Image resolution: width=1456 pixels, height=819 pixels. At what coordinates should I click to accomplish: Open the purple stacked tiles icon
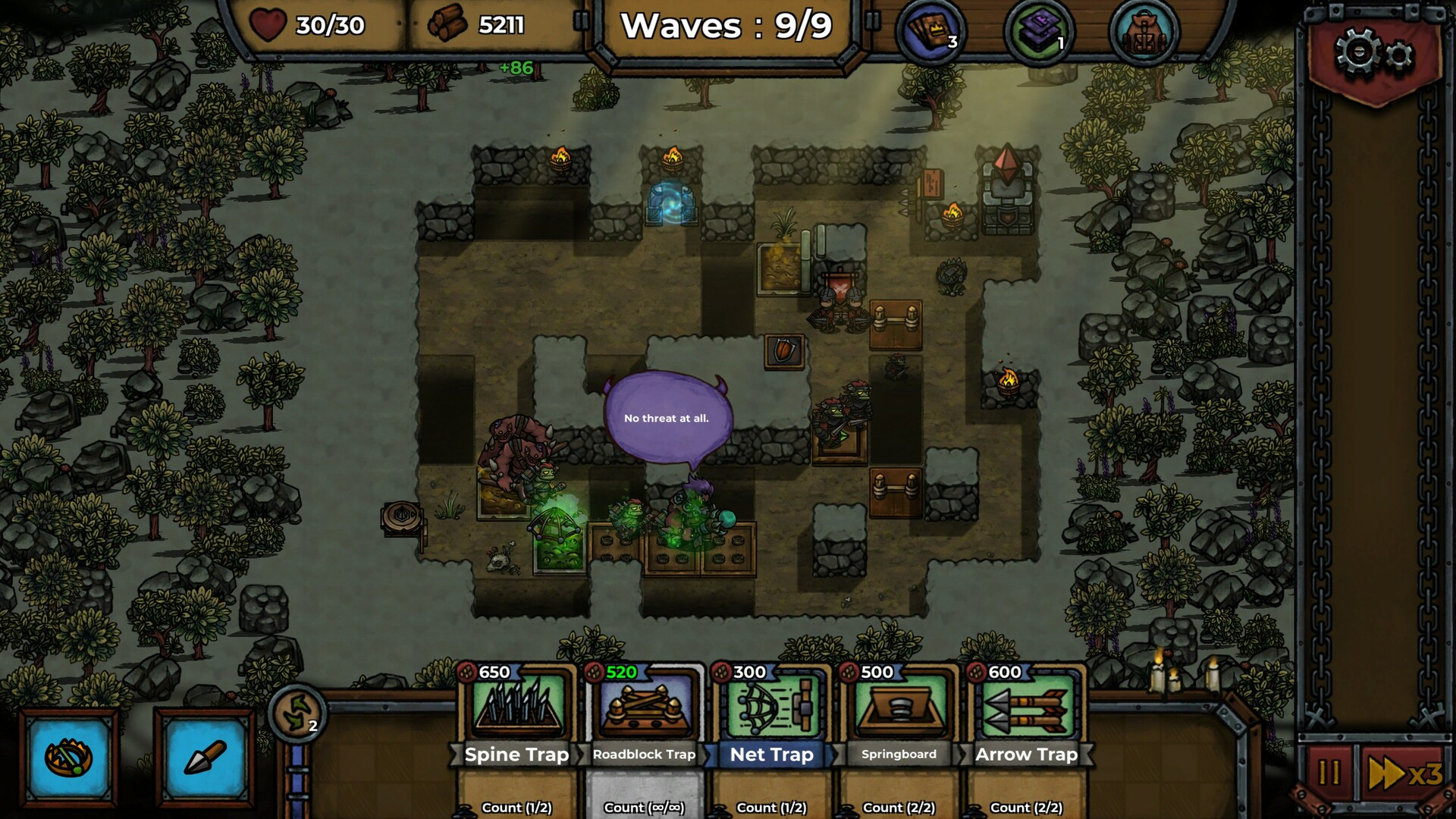(1039, 32)
